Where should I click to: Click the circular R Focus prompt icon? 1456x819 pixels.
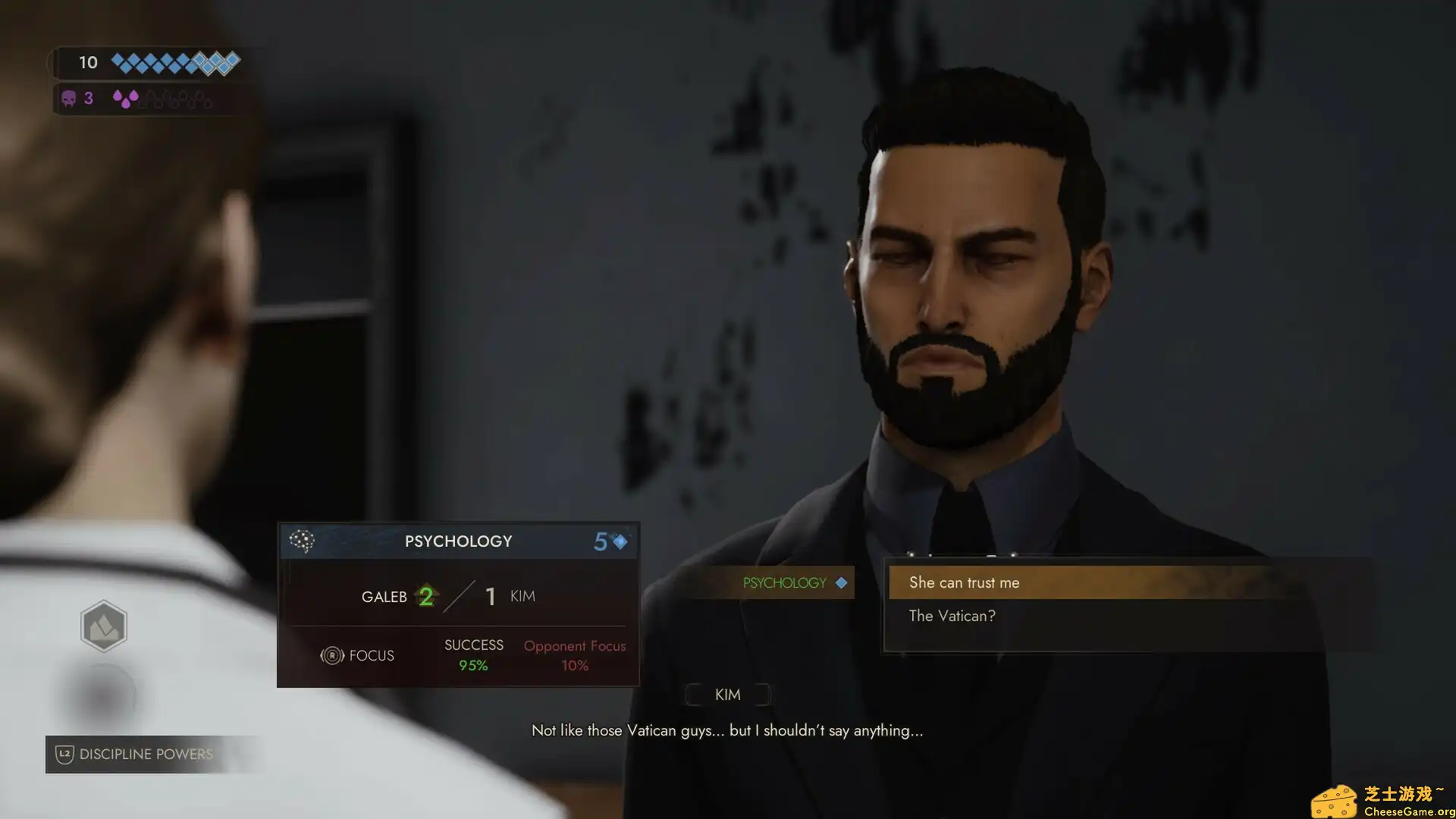click(332, 655)
